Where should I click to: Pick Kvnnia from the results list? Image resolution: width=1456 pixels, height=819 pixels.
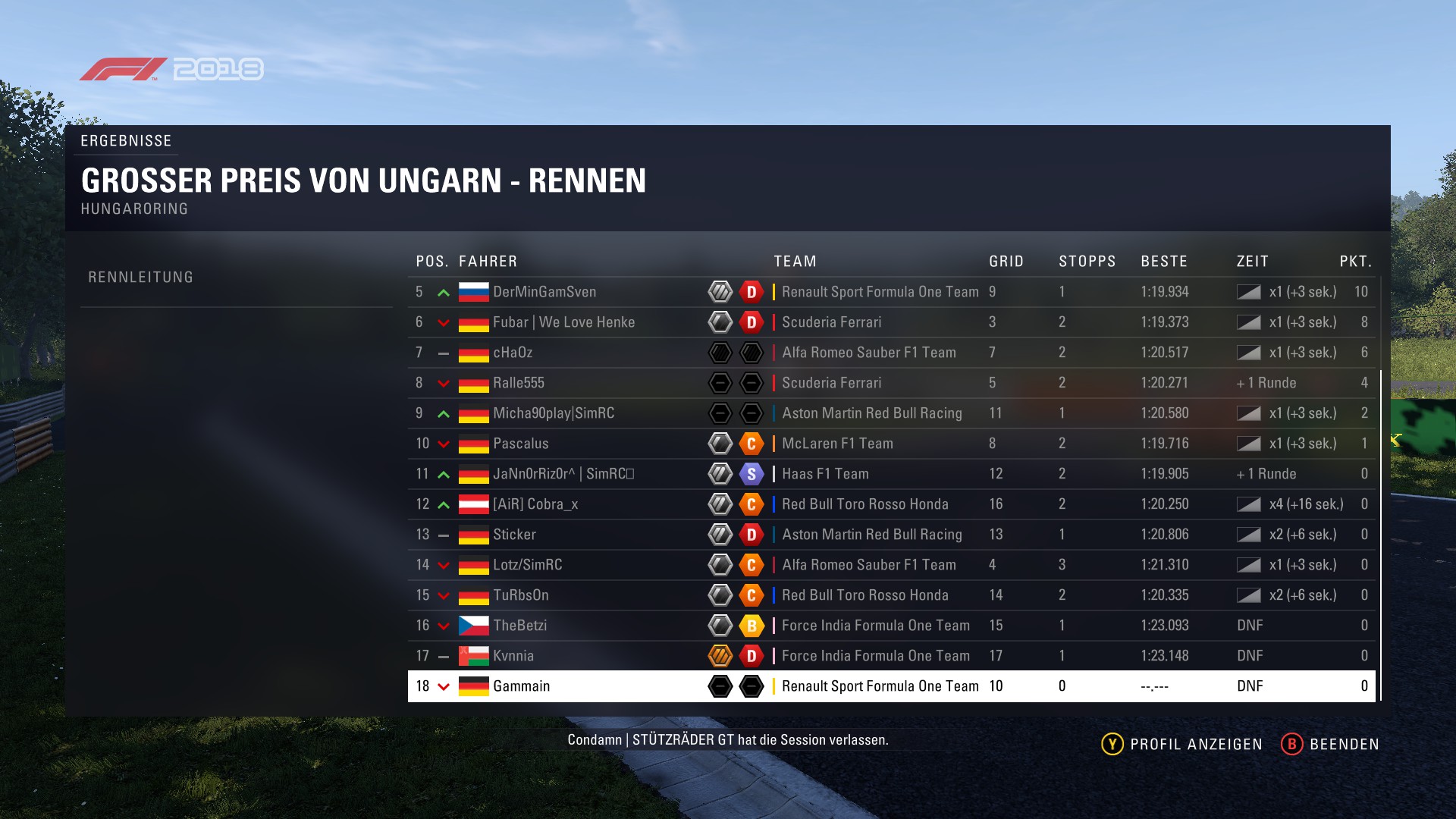(513, 656)
